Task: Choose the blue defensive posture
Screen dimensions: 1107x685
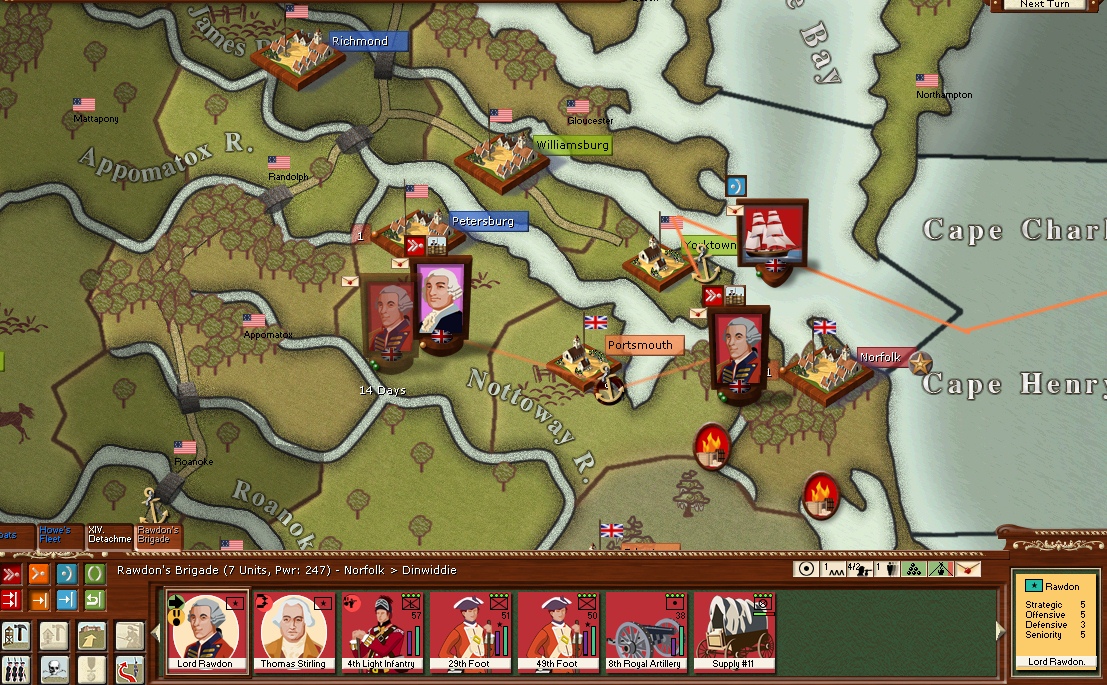Action: tap(67, 574)
